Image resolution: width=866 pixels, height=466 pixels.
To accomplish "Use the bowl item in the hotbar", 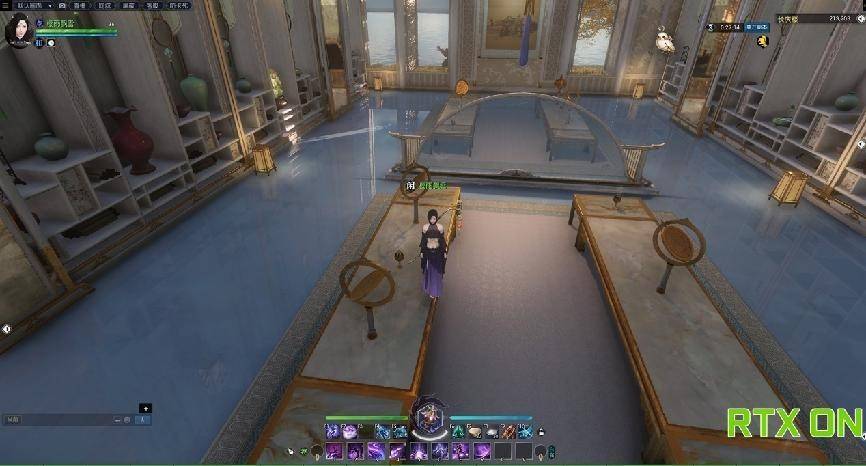I will pyautogui.click(x=475, y=431).
